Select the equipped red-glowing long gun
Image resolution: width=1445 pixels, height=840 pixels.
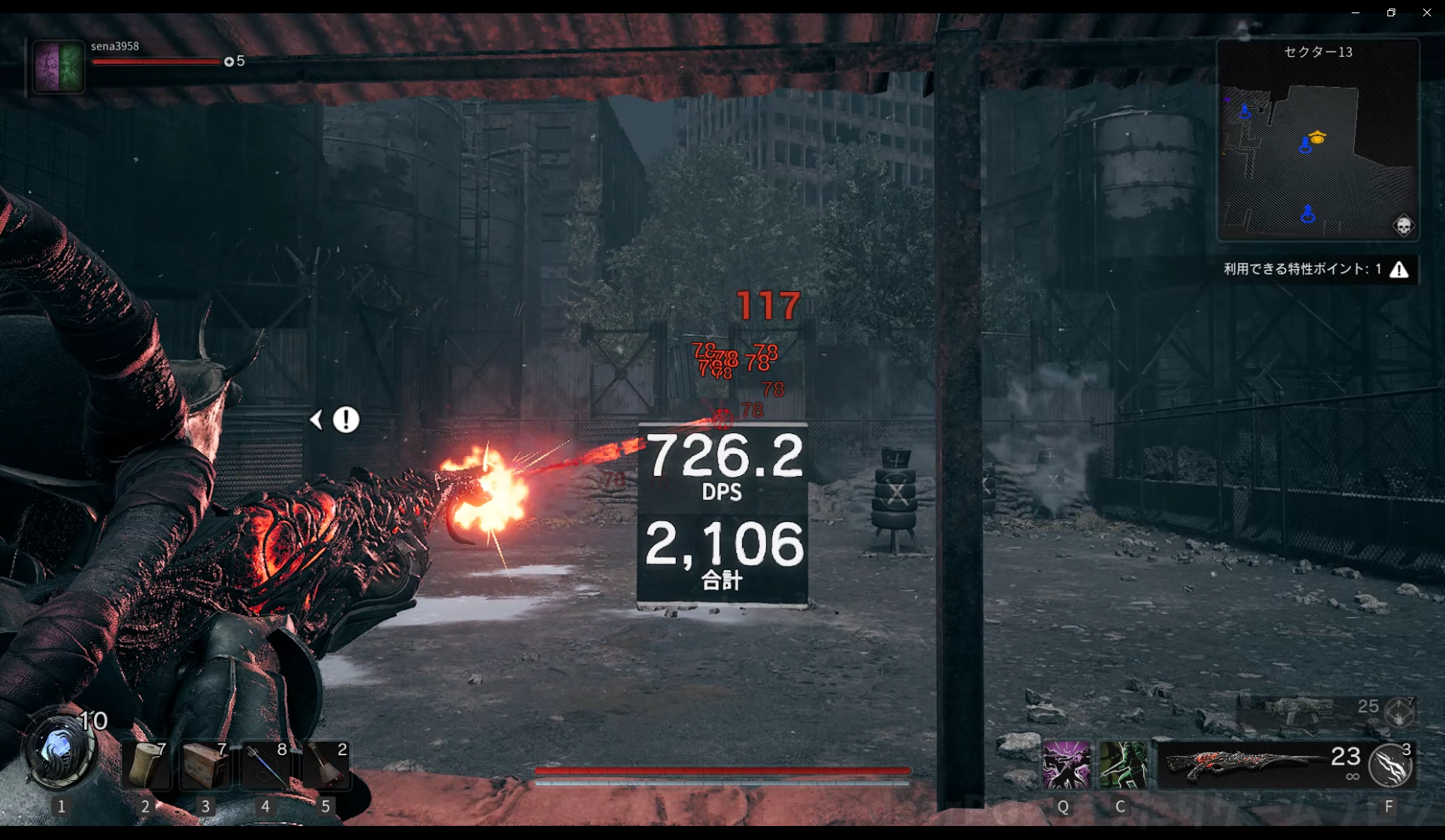pos(1244,763)
